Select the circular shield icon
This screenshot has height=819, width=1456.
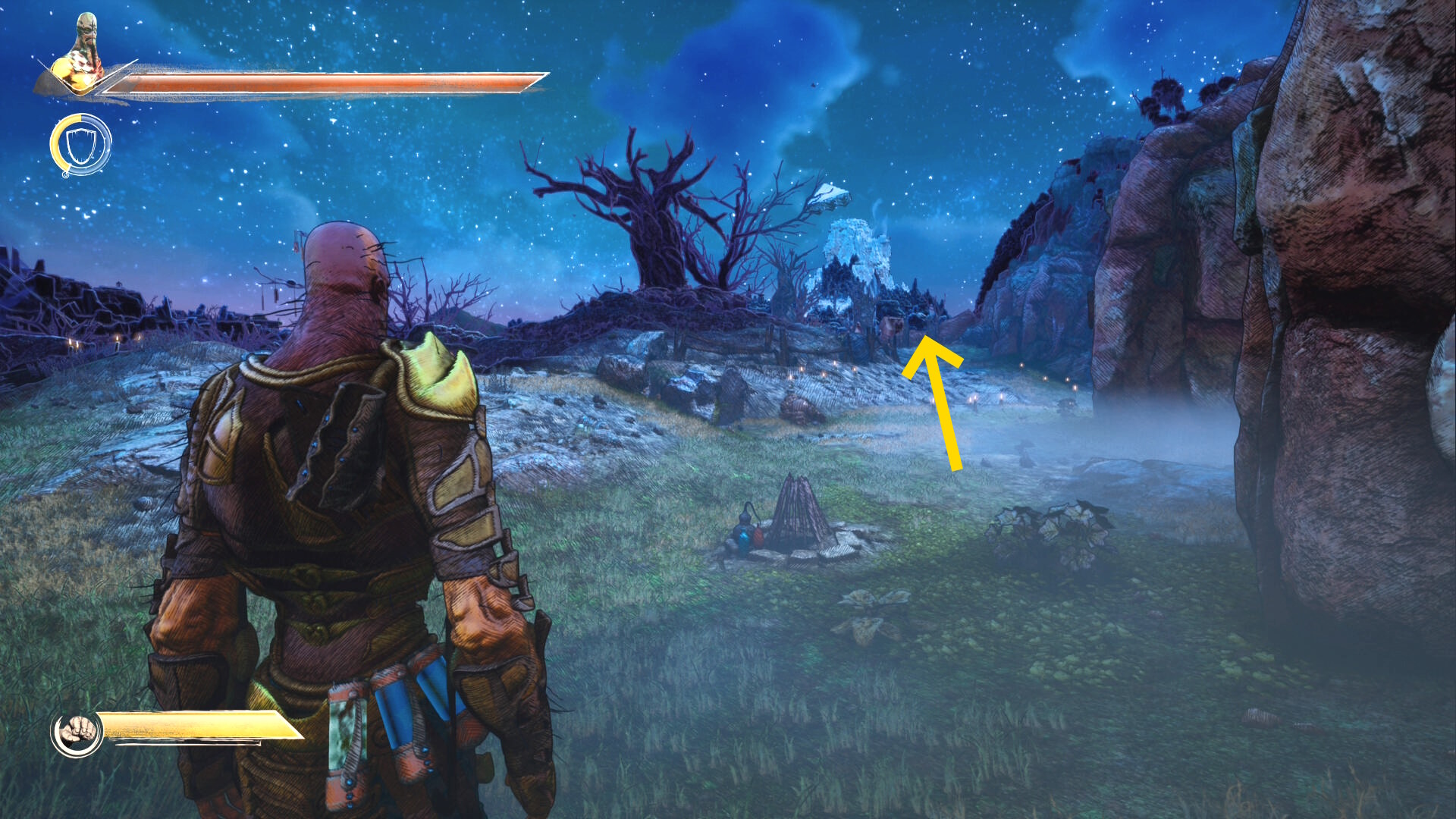tap(80, 145)
